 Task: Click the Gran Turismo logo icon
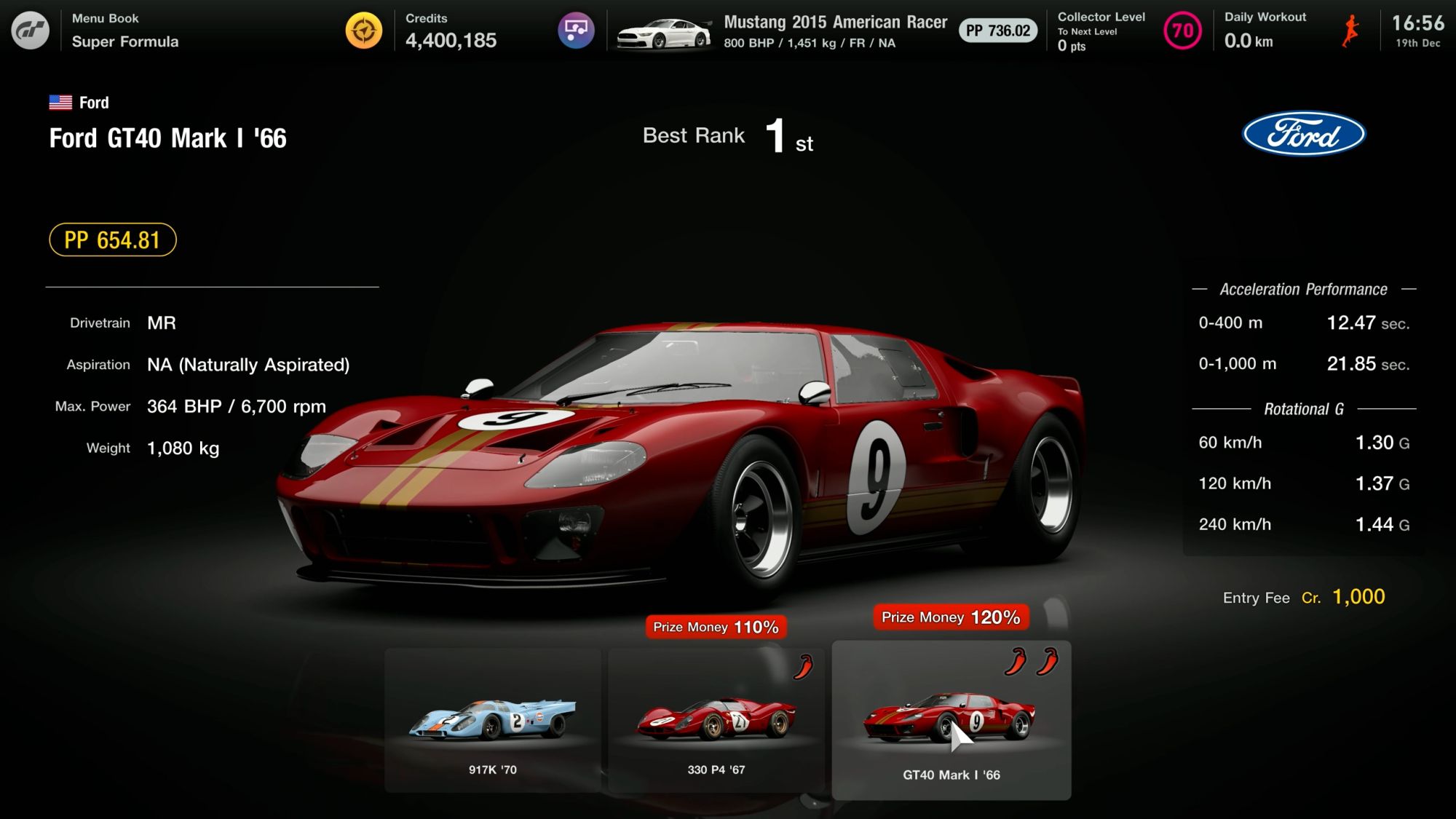pos(30,31)
